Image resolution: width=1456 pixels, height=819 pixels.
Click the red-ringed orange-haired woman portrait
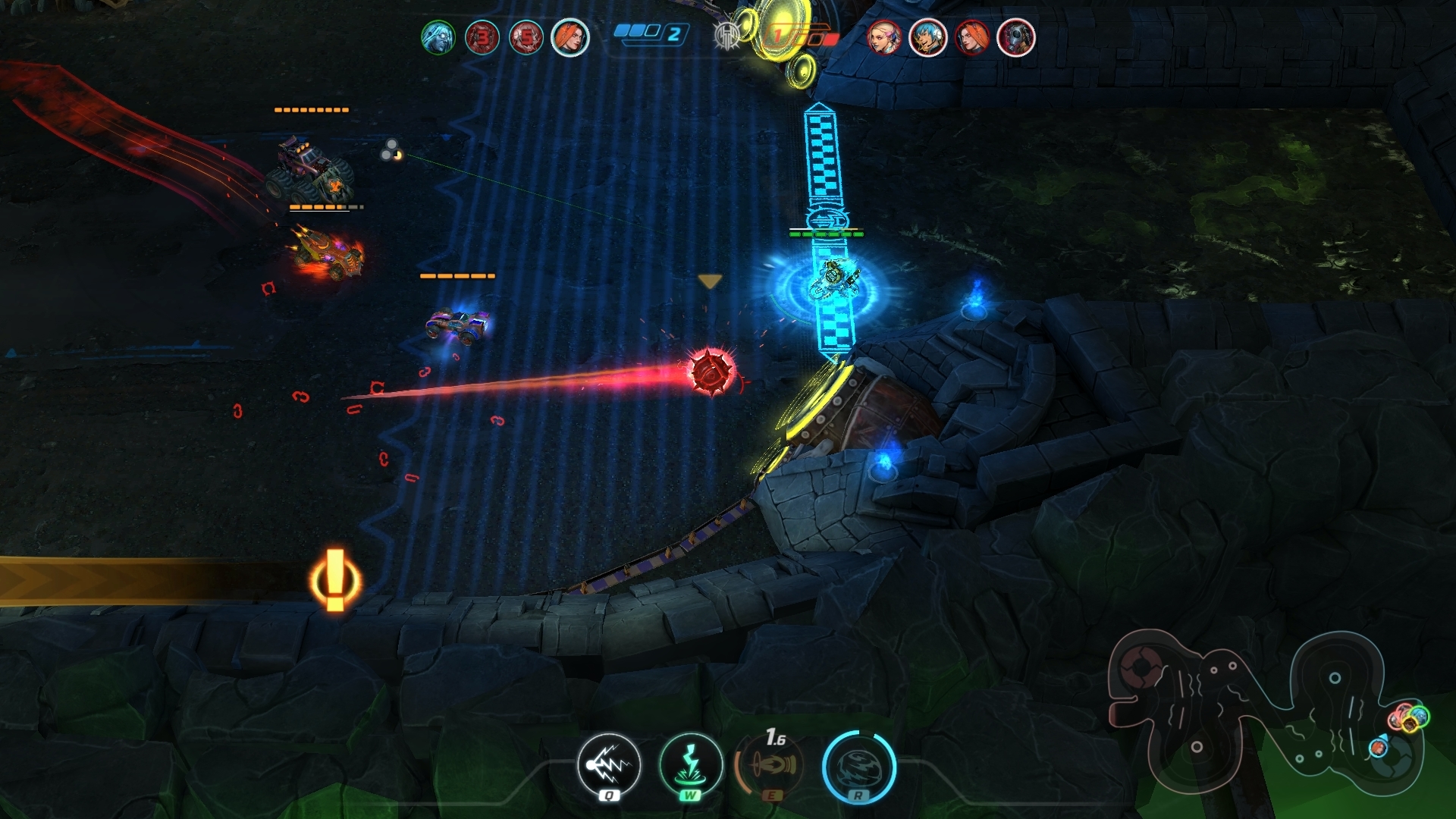pyautogui.click(x=972, y=37)
